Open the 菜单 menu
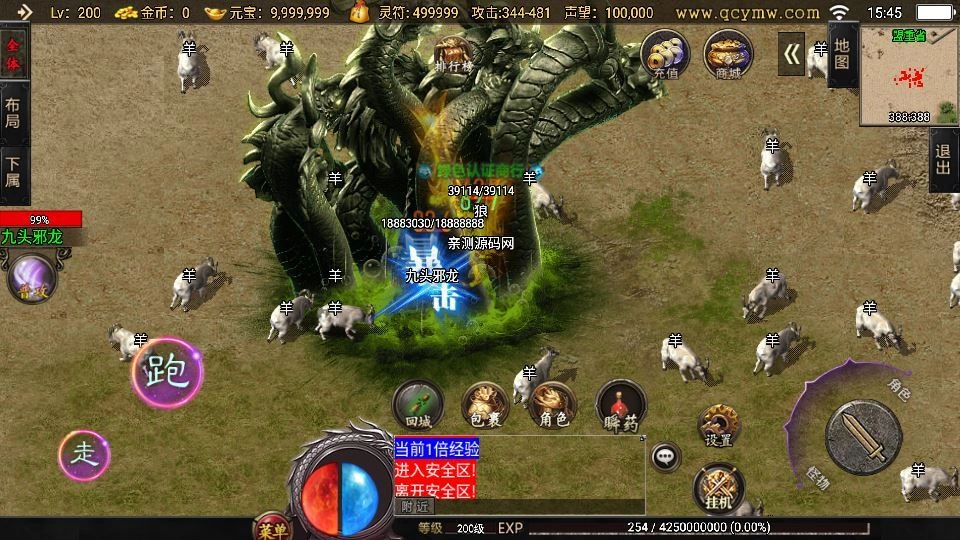The height and width of the screenshot is (540, 960). tap(270, 529)
